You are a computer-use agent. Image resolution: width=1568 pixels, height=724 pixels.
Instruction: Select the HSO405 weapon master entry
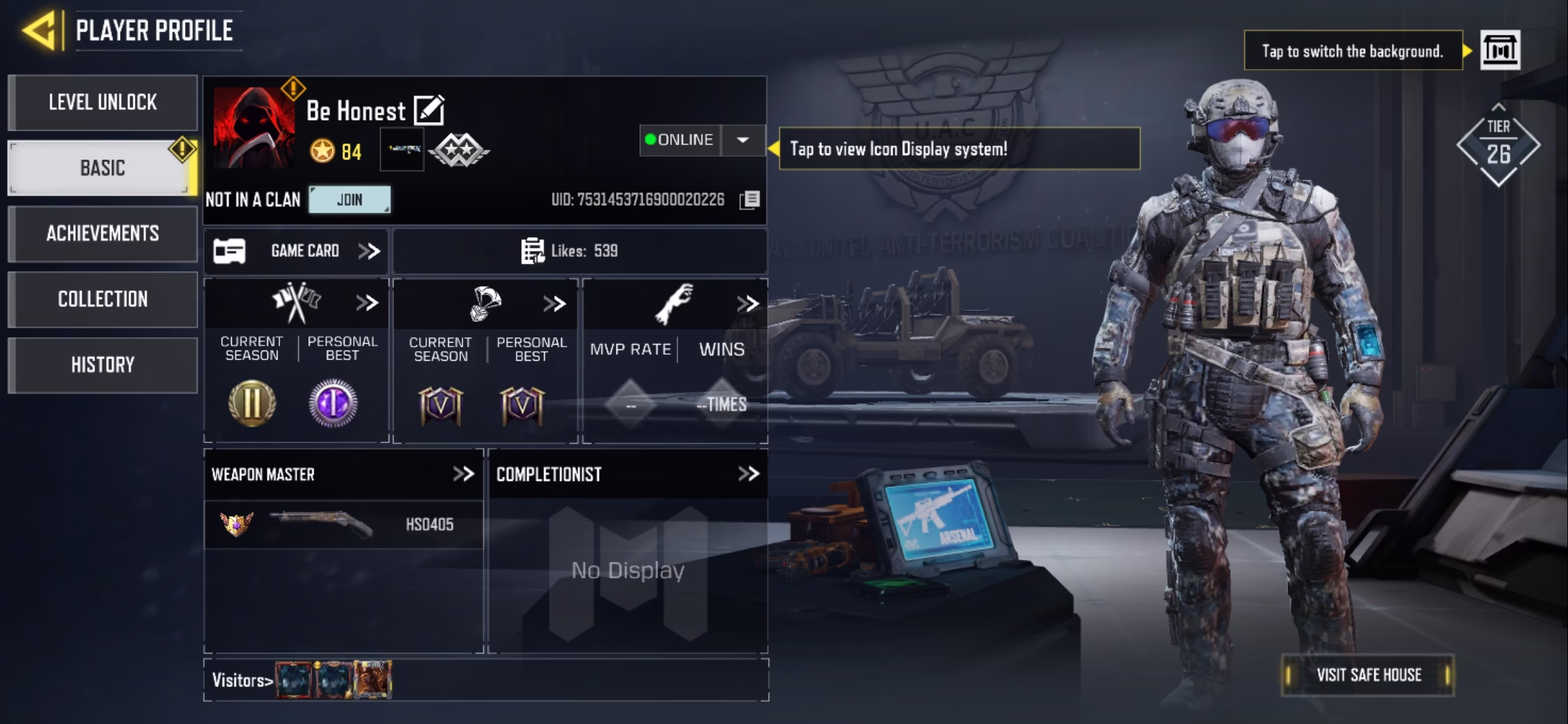coord(343,524)
